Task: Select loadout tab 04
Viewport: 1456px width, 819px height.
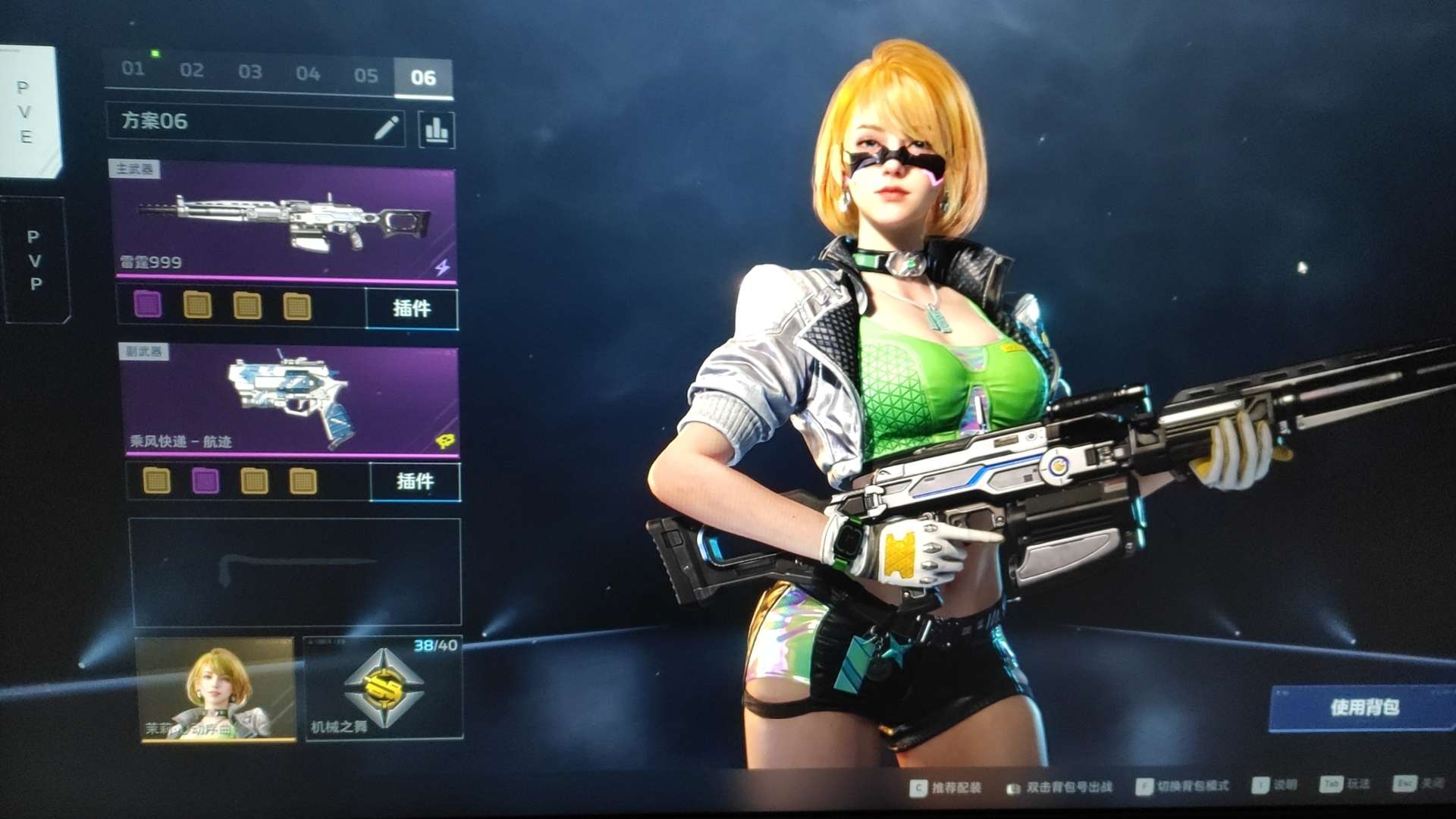Action: click(x=308, y=74)
